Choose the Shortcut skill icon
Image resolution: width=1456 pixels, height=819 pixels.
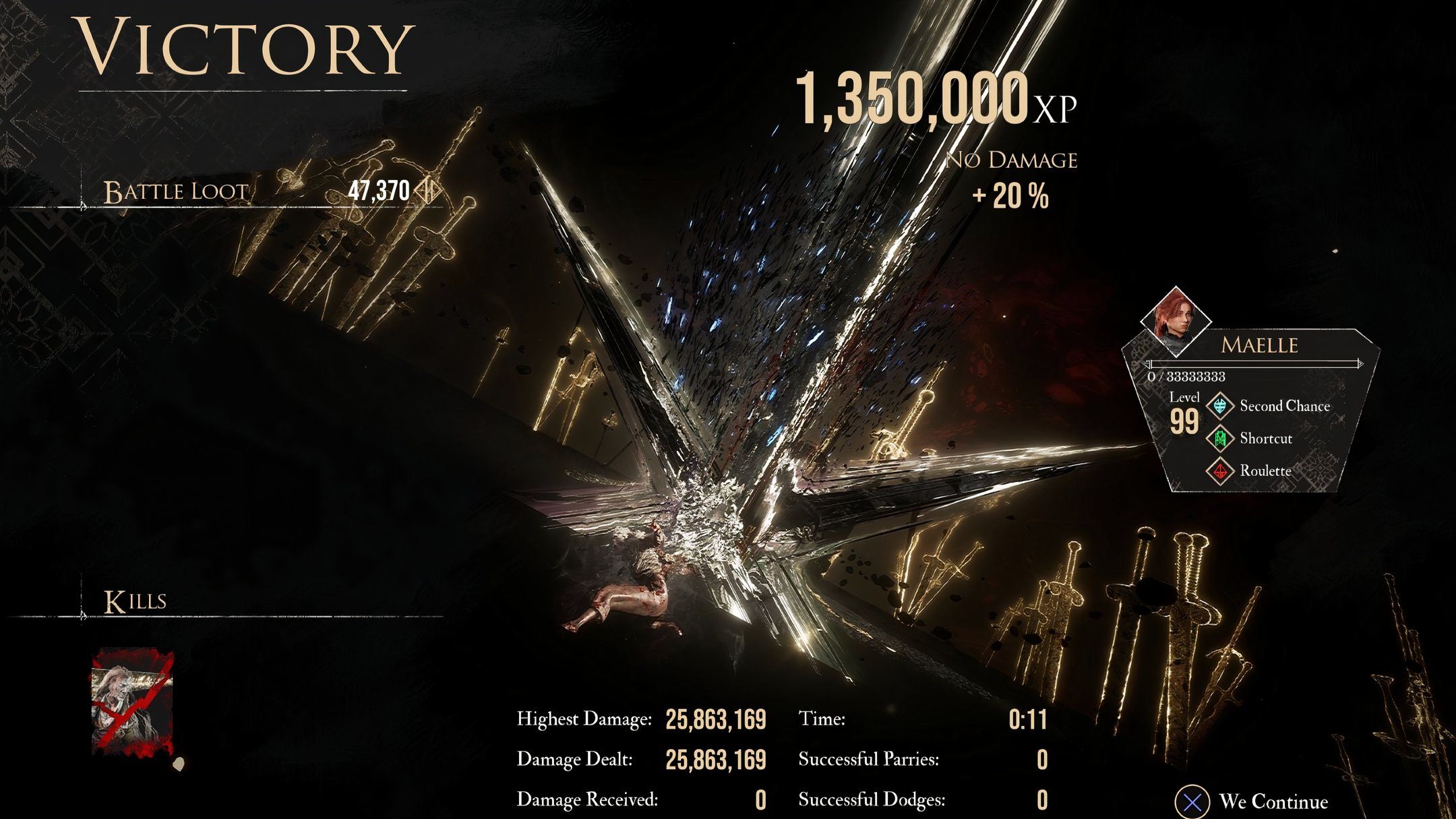[x=1219, y=439]
